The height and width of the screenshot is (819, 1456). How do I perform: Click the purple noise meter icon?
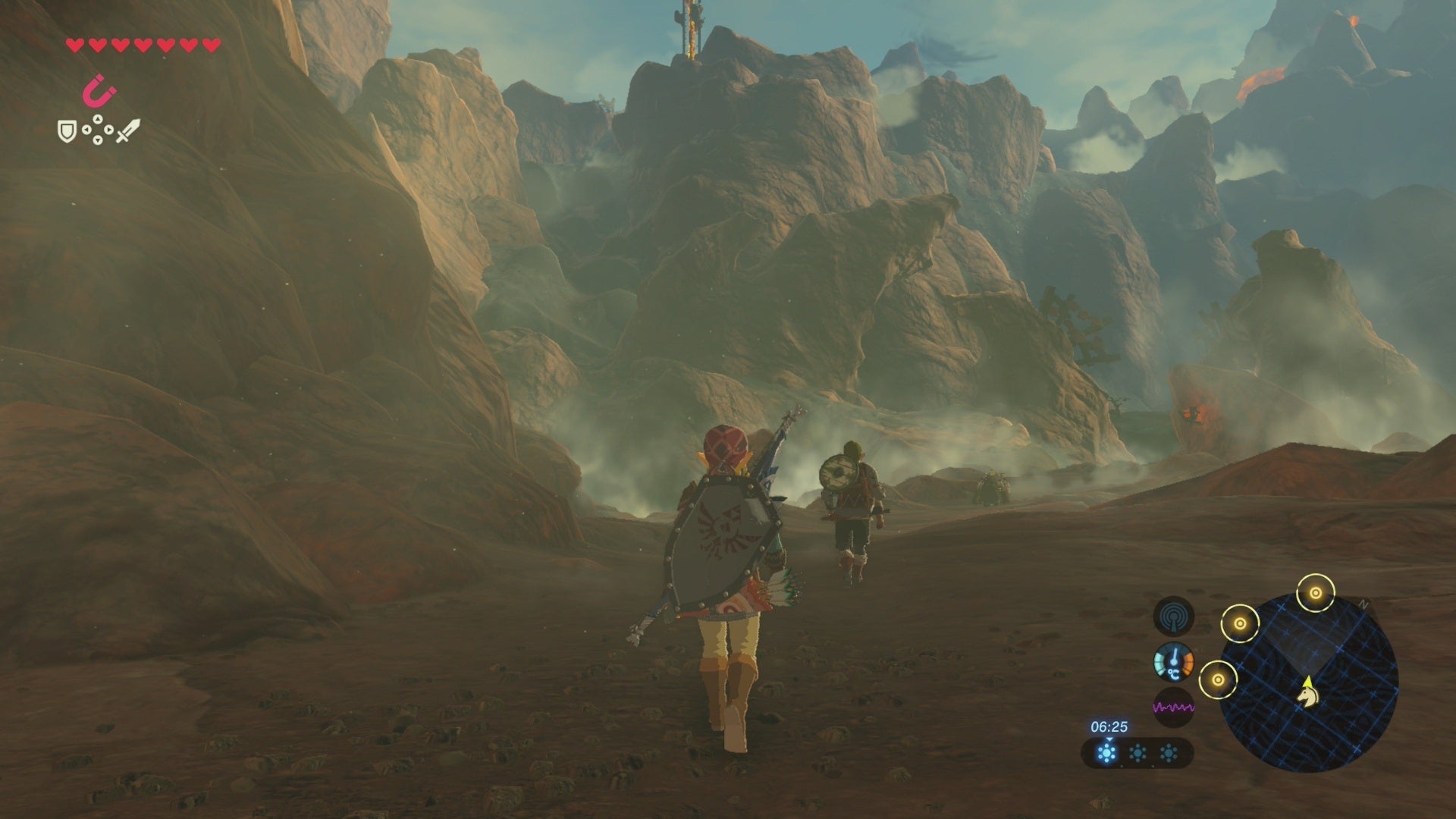[1173, 707]
